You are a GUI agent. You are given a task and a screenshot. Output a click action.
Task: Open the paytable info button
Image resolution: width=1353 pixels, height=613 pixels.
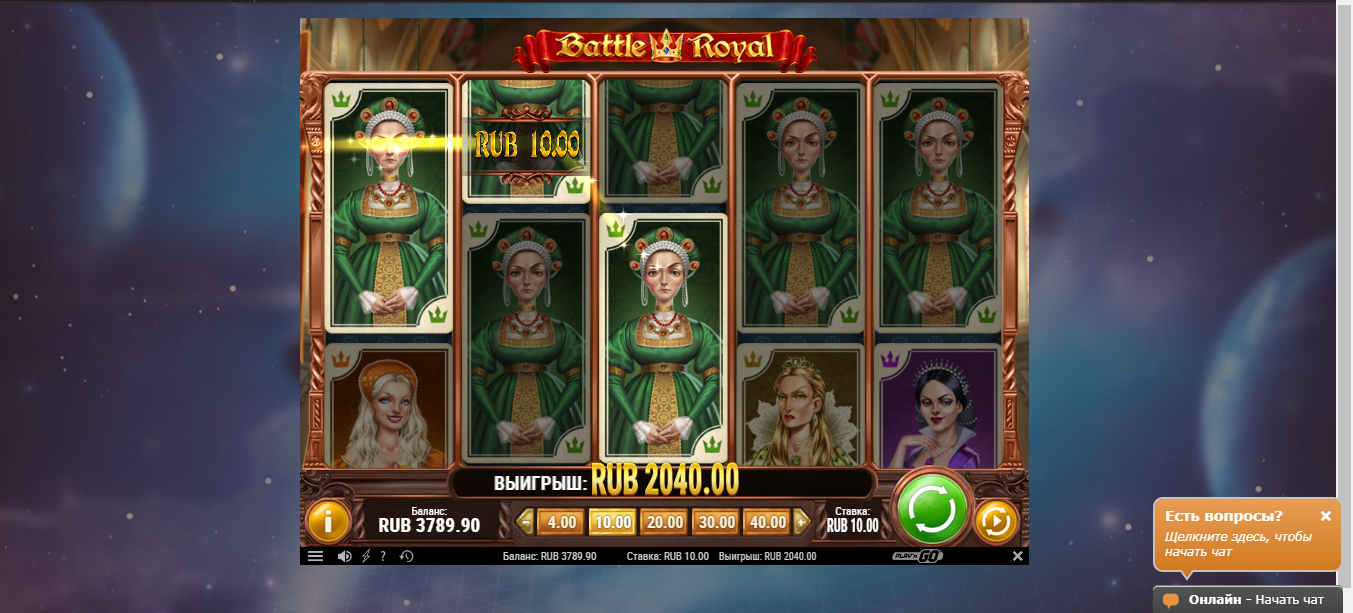327,521
